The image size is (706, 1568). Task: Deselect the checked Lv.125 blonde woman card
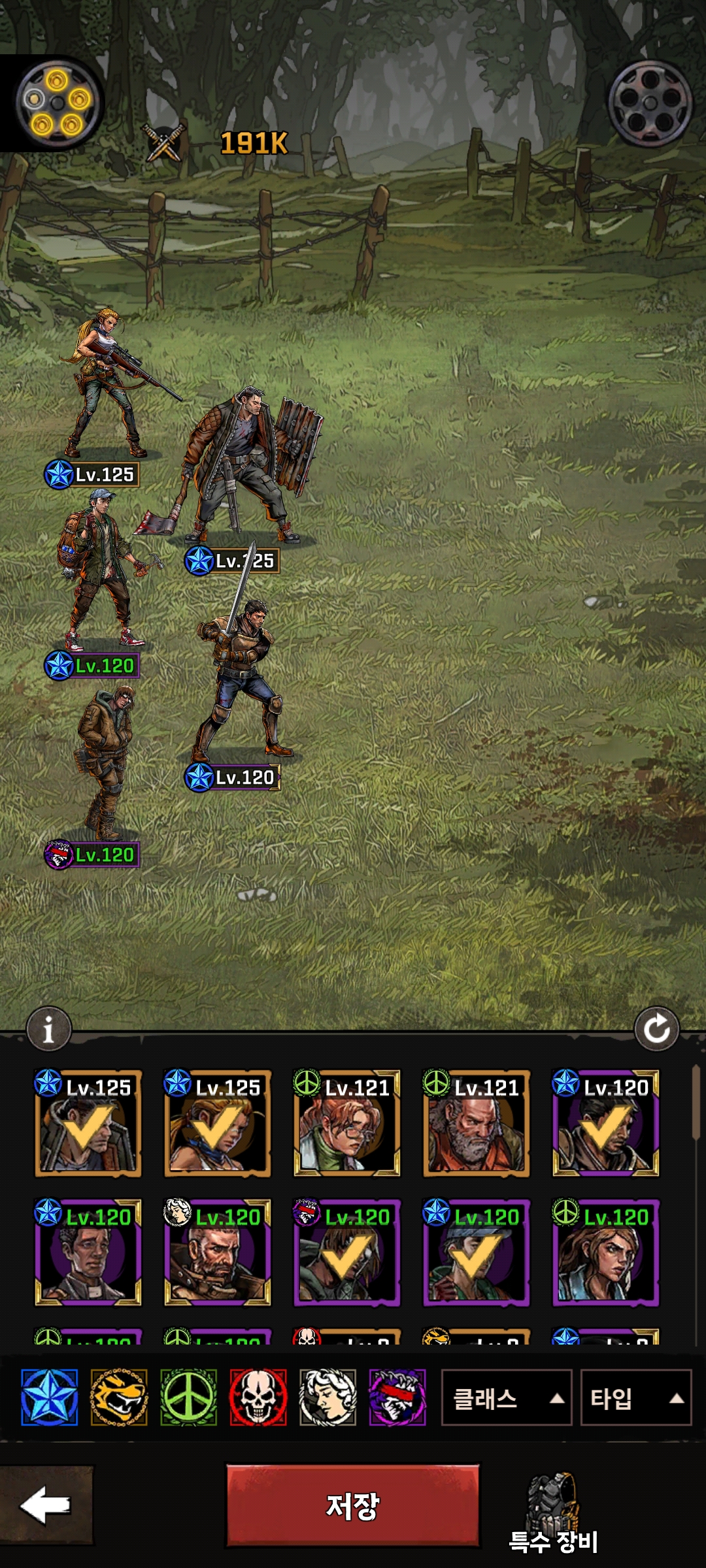(217, 1124)
